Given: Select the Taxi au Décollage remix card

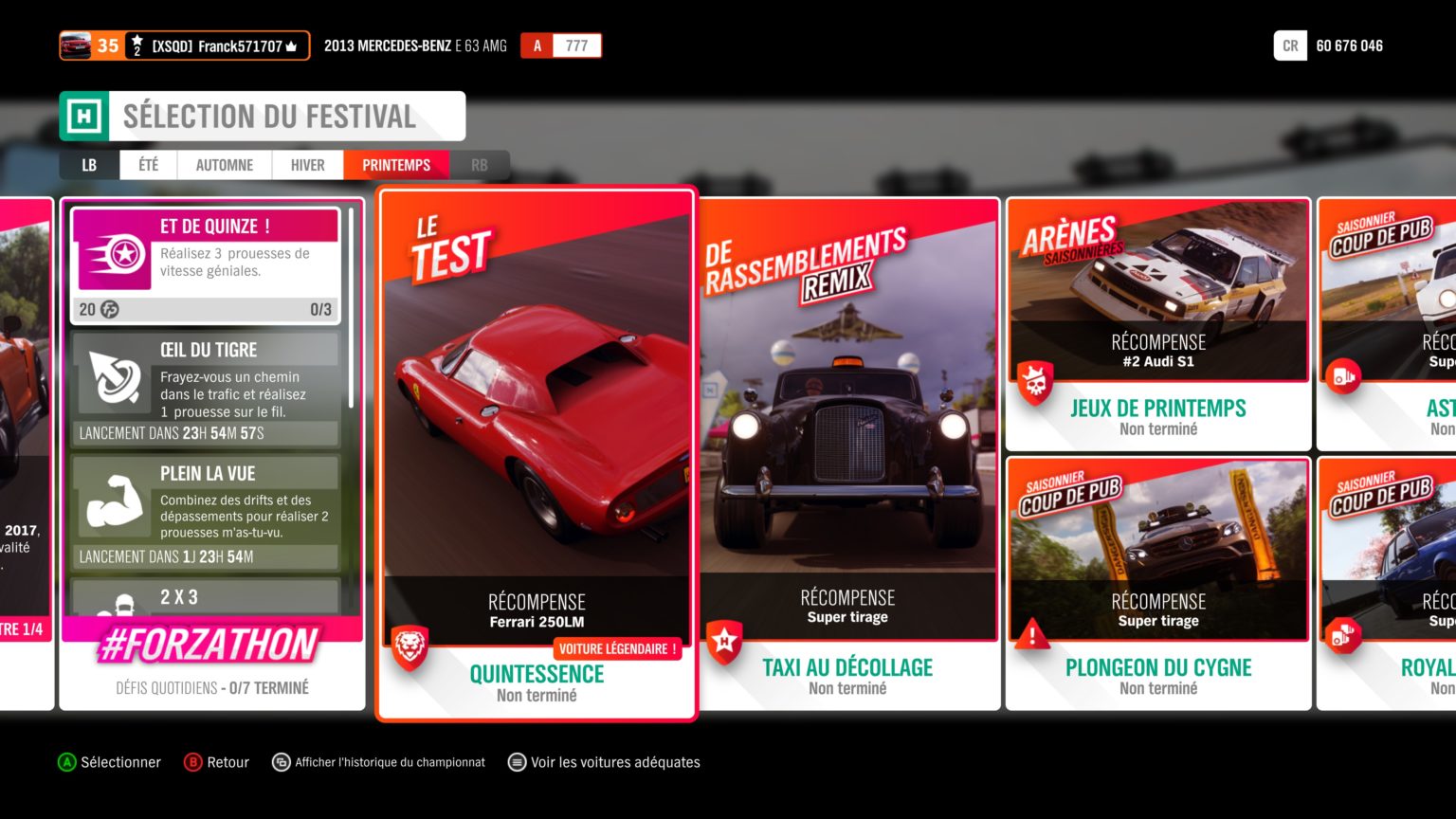Looking at the screenshot, I should [x=848, y=453].
